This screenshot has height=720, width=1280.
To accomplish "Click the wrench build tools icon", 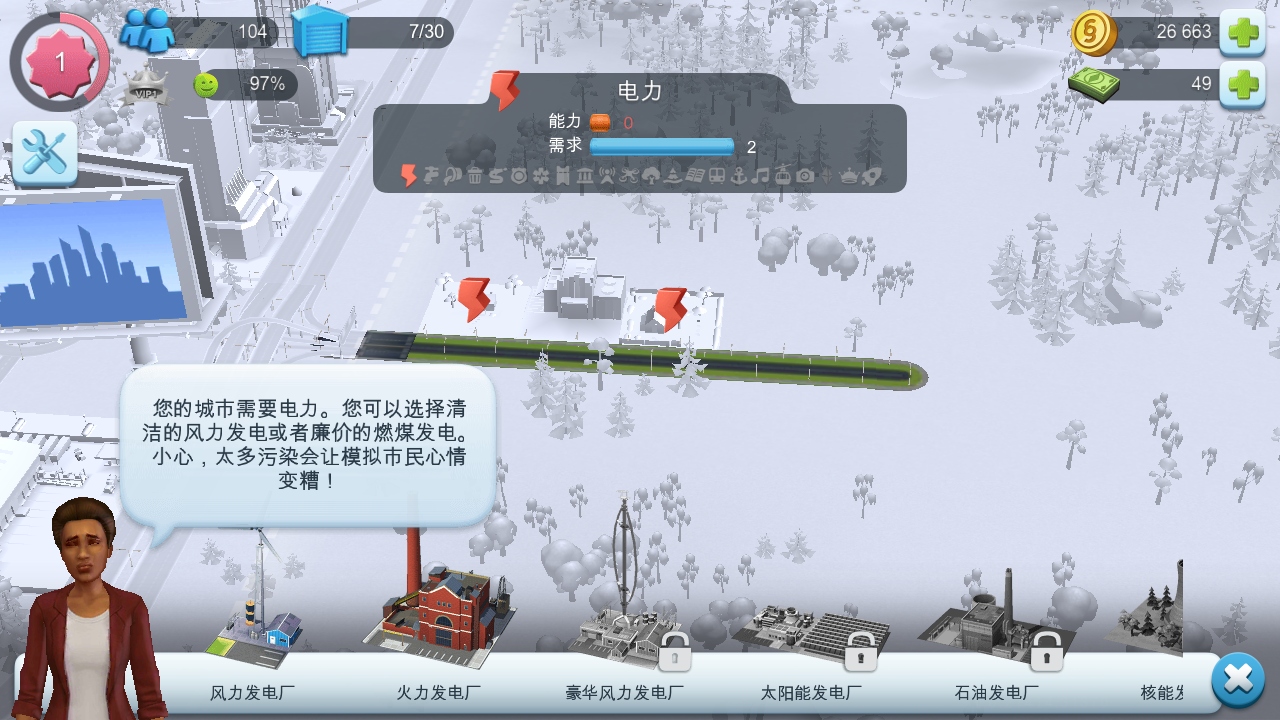I will [44, 152].
